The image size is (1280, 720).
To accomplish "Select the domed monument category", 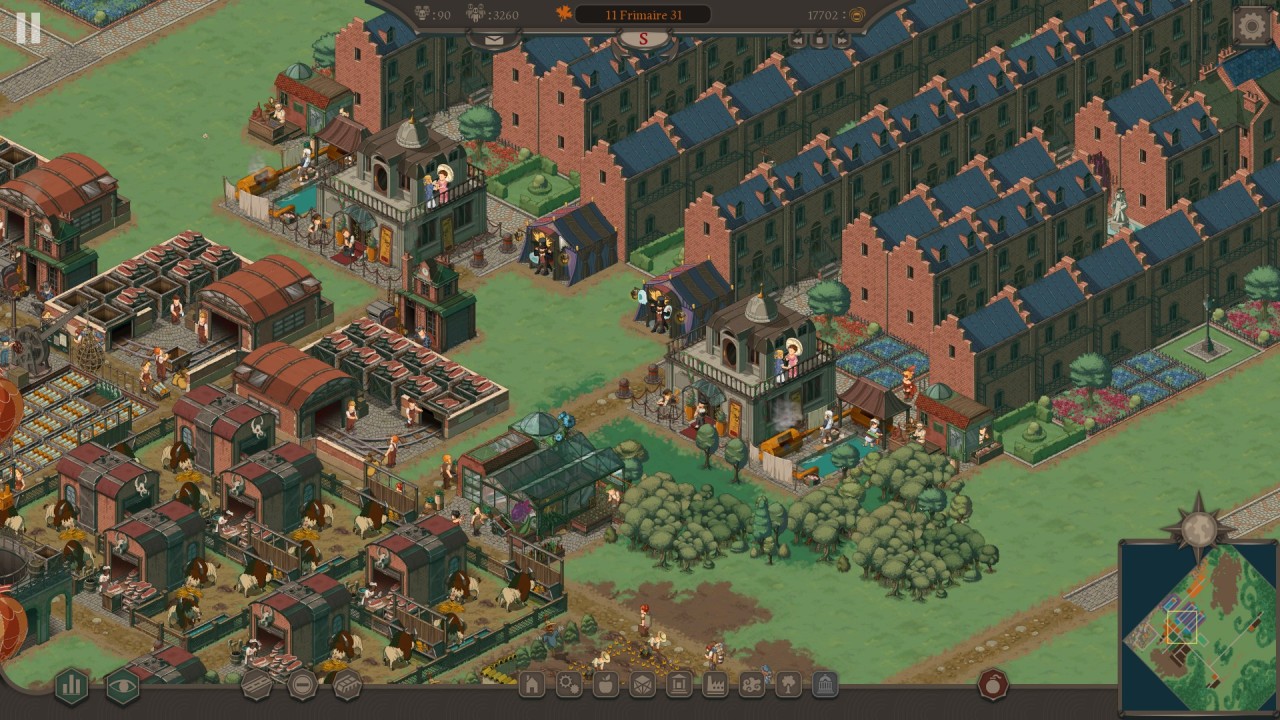I will [x=825, y=685].
